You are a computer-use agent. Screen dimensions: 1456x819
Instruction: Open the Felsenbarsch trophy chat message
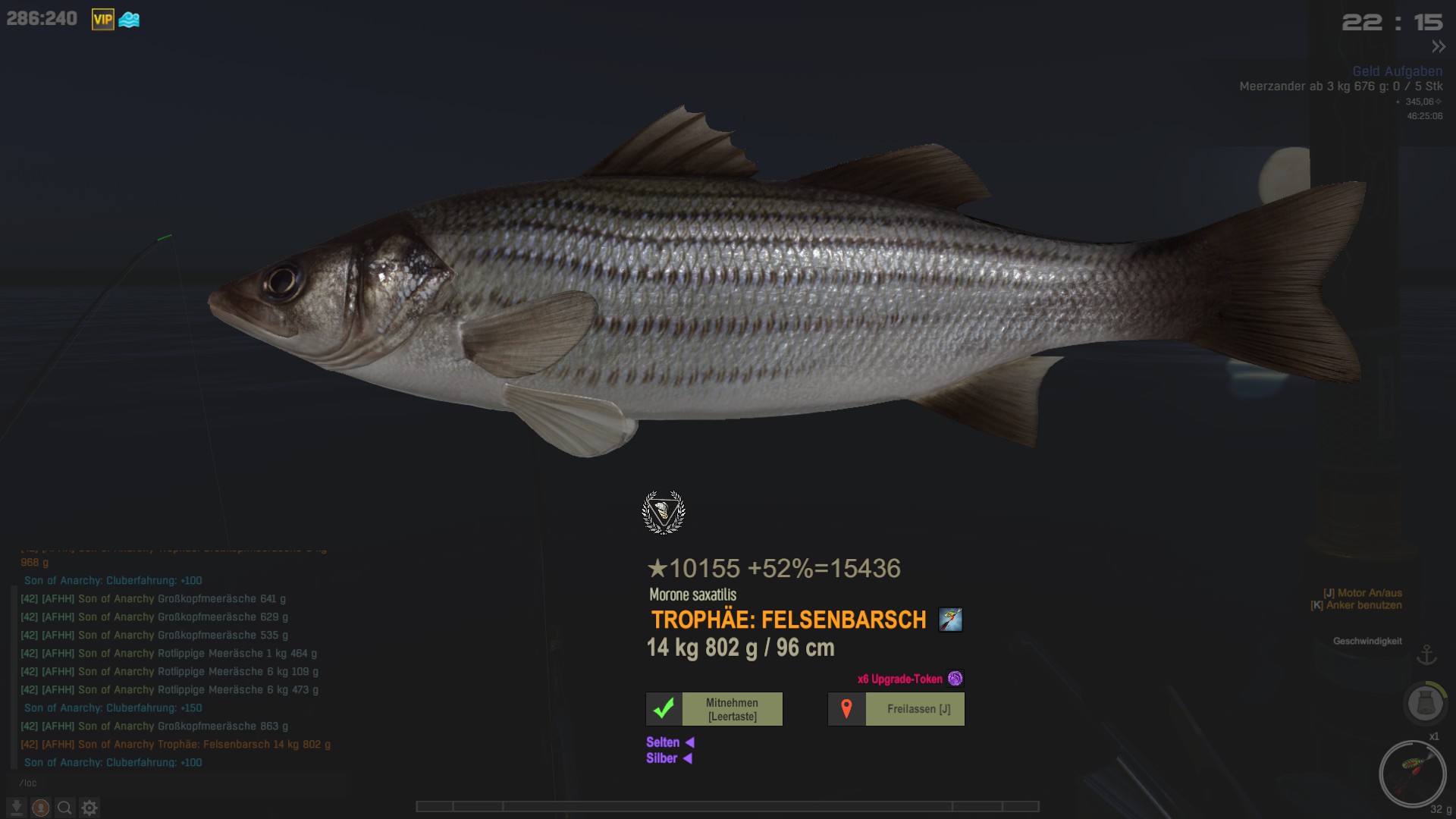point(176,745)
